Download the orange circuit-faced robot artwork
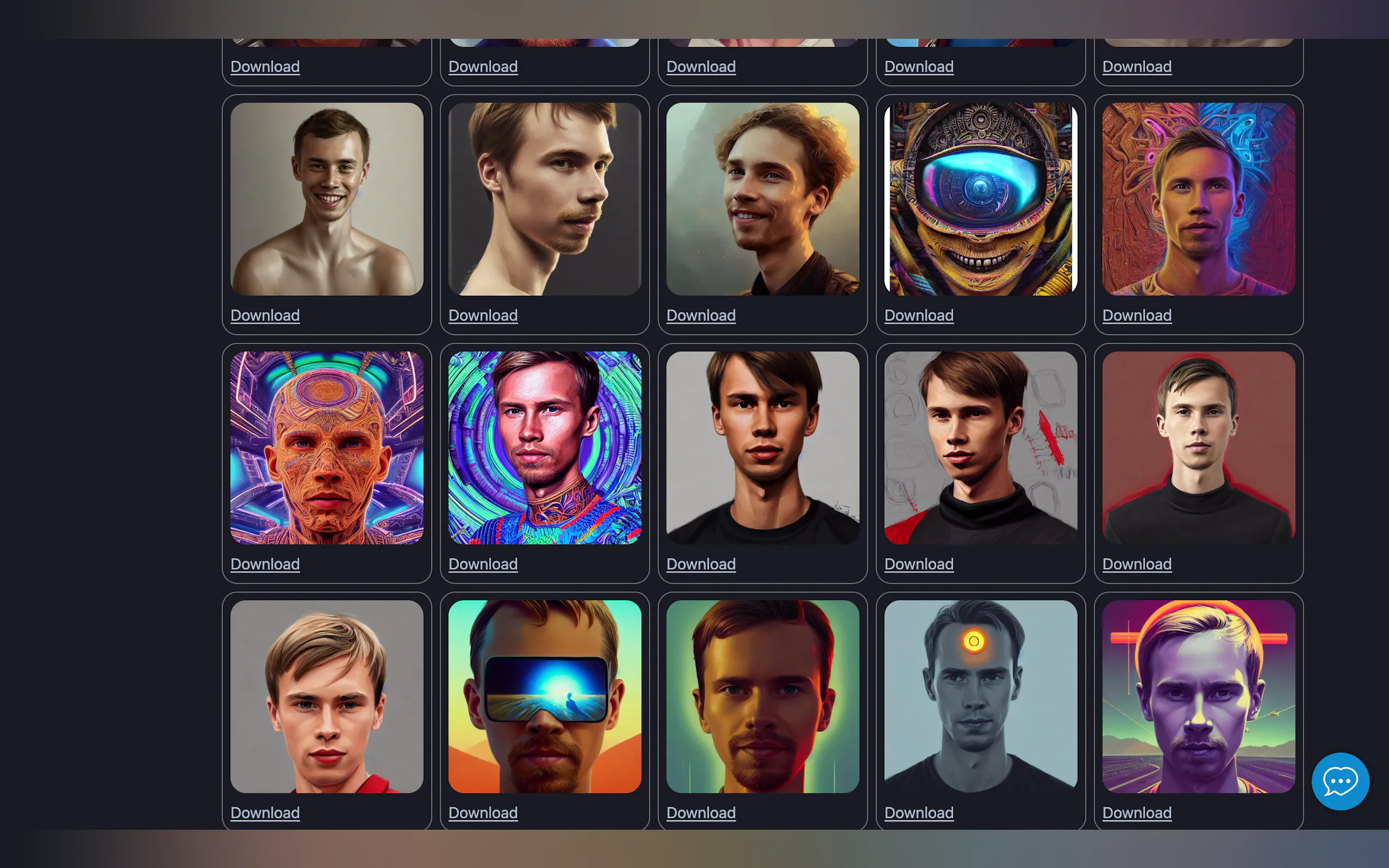 265,564
